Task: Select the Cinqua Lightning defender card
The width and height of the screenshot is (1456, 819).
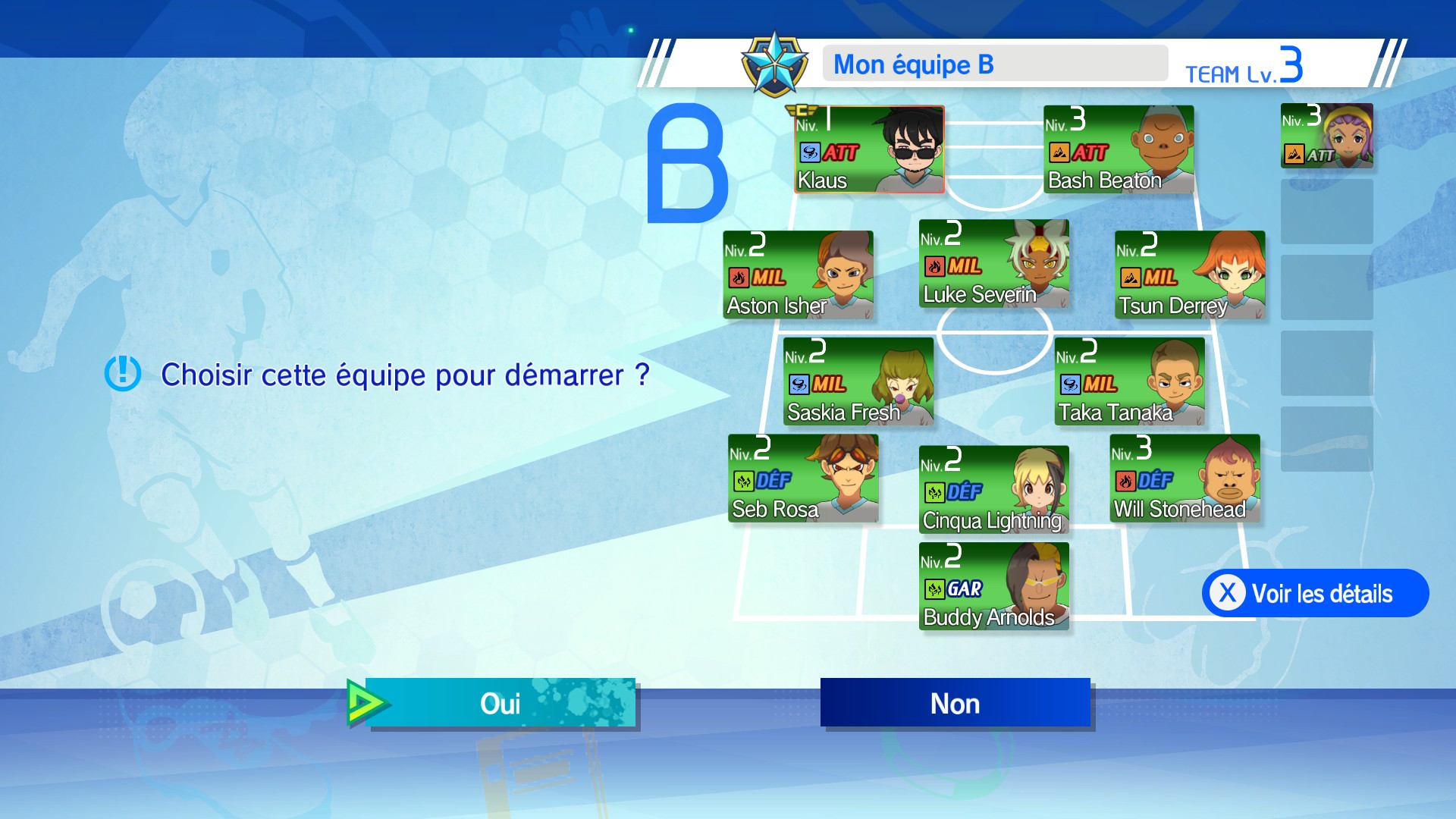Action: [x=993, y=490]
